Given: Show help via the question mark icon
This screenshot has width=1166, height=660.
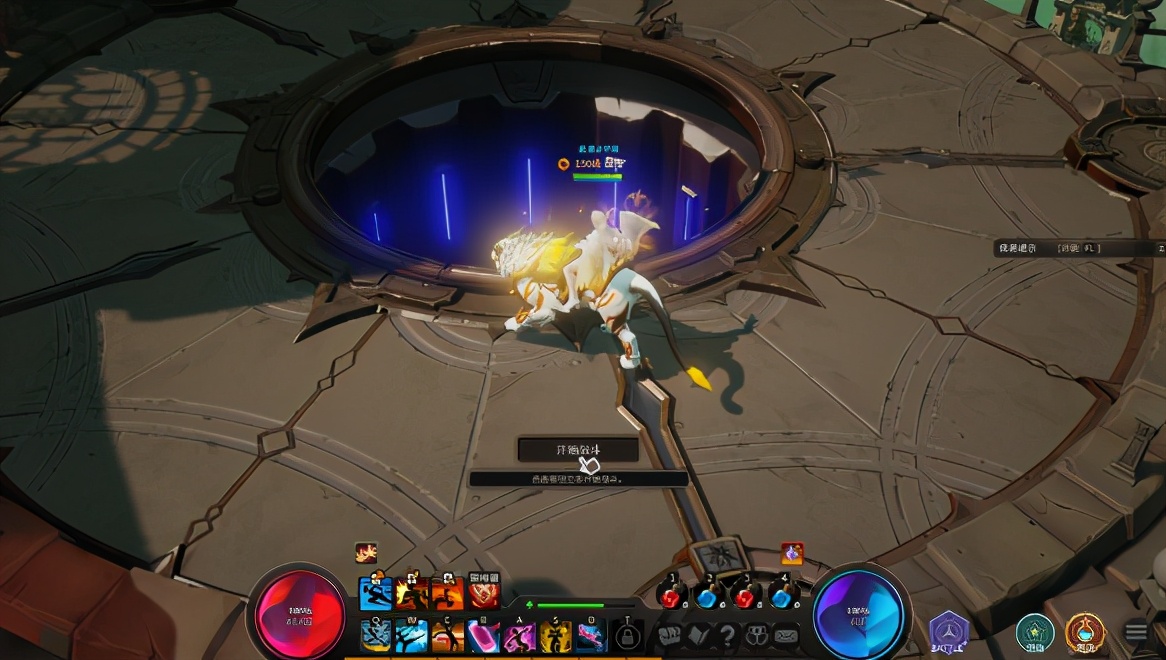Looking at the screenshot, I should [727, 635].
